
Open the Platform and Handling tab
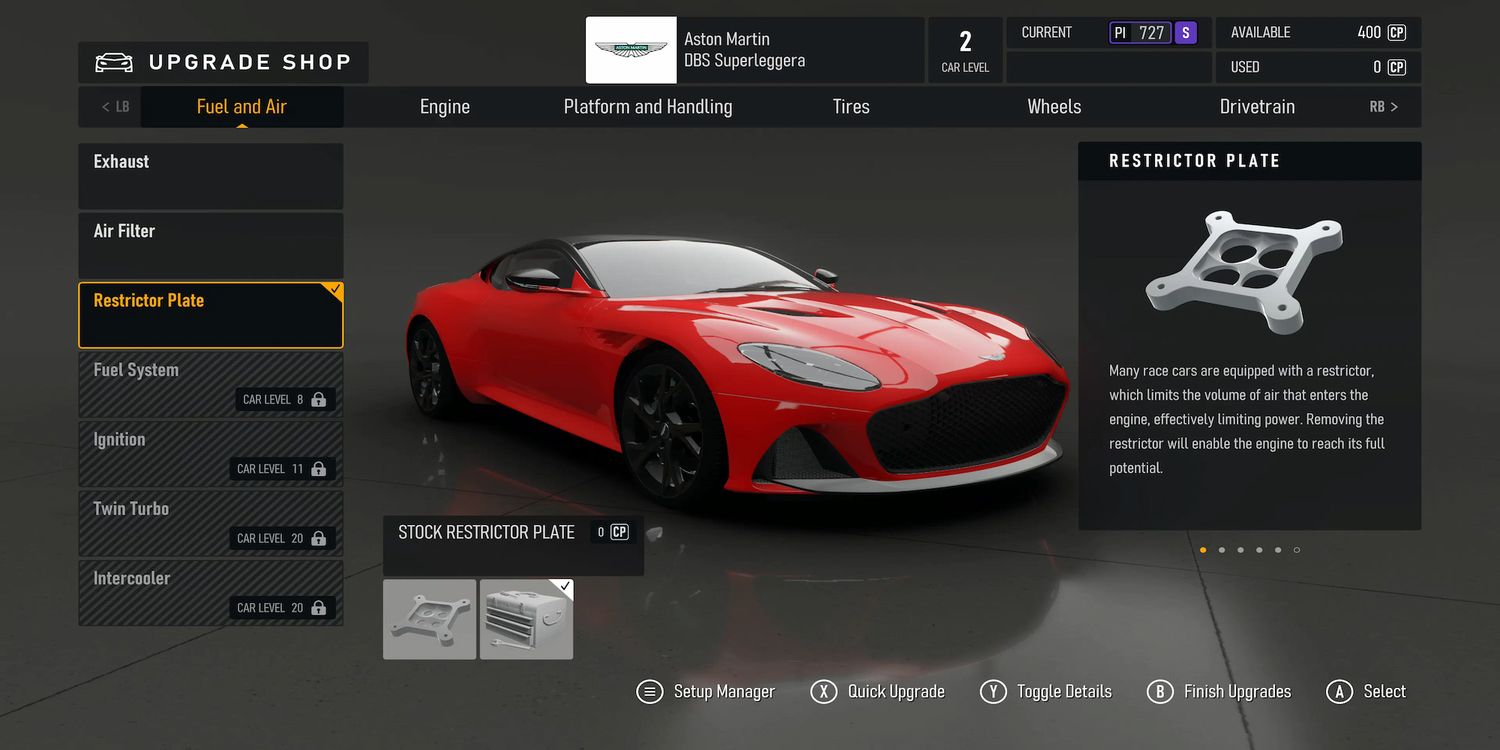[648, 107]
